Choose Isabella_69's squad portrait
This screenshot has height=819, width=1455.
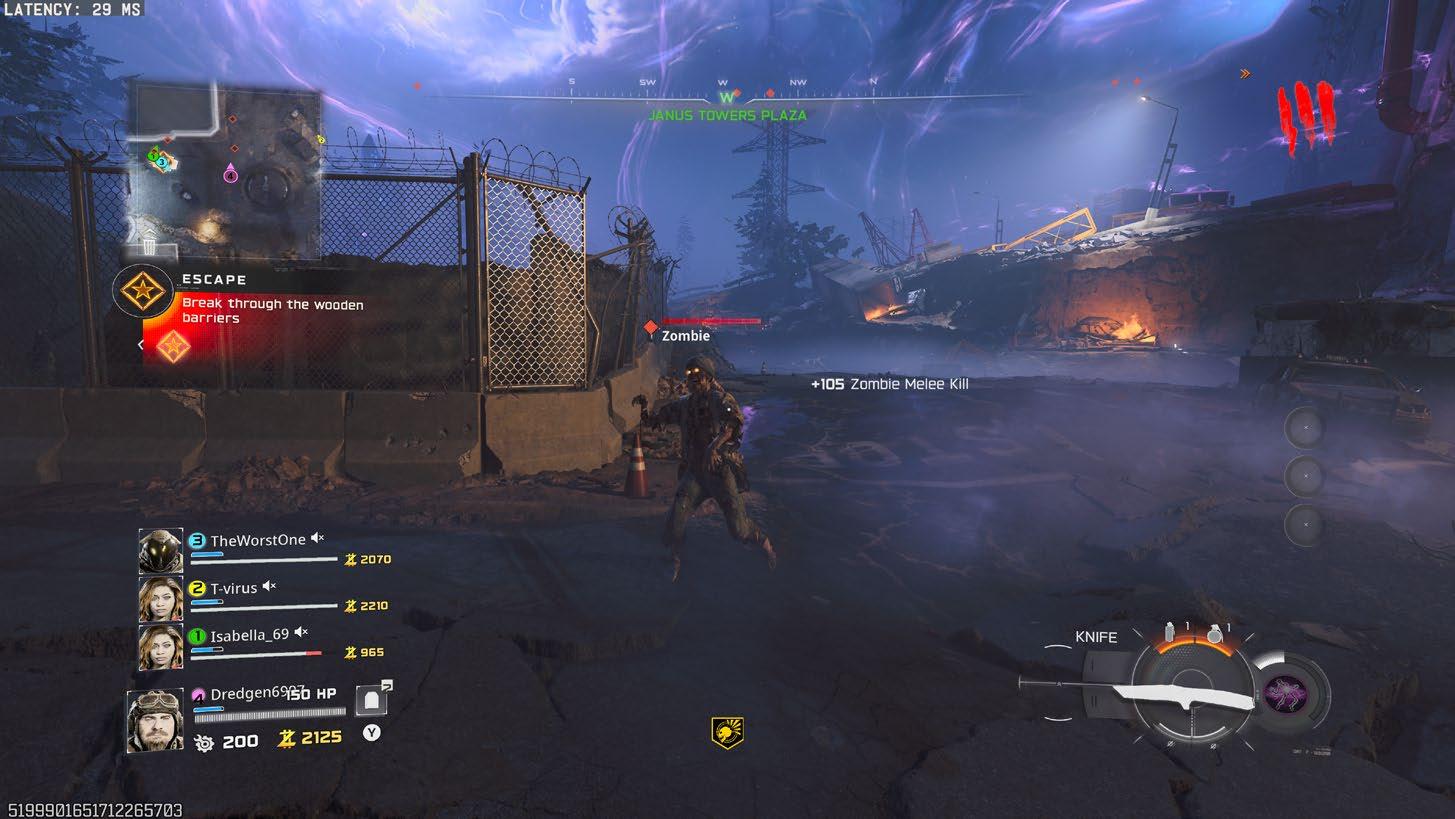click(x=160, y=646)
